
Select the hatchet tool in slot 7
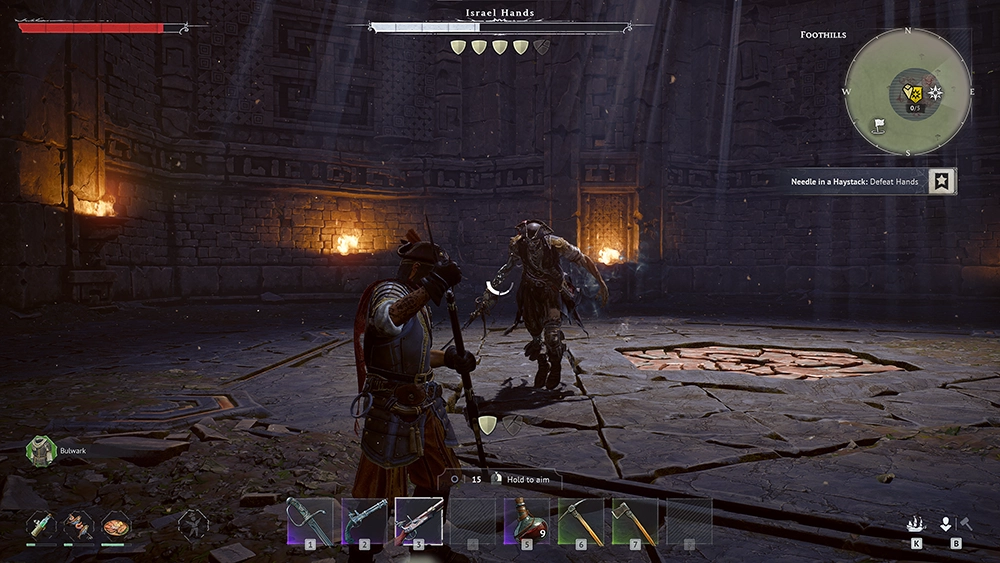click(635, 520)
